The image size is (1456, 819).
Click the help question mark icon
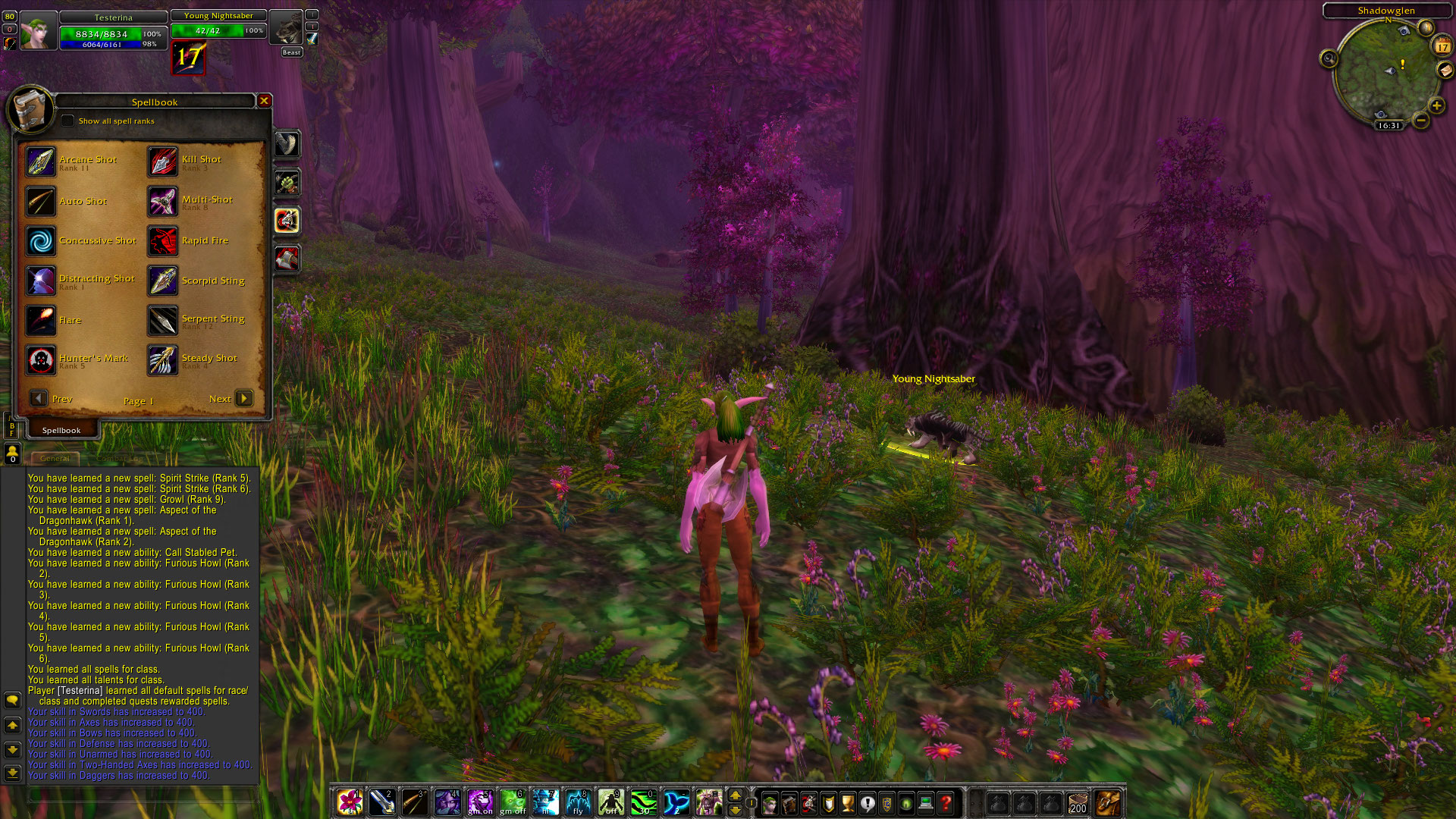(x=946, y=803)
